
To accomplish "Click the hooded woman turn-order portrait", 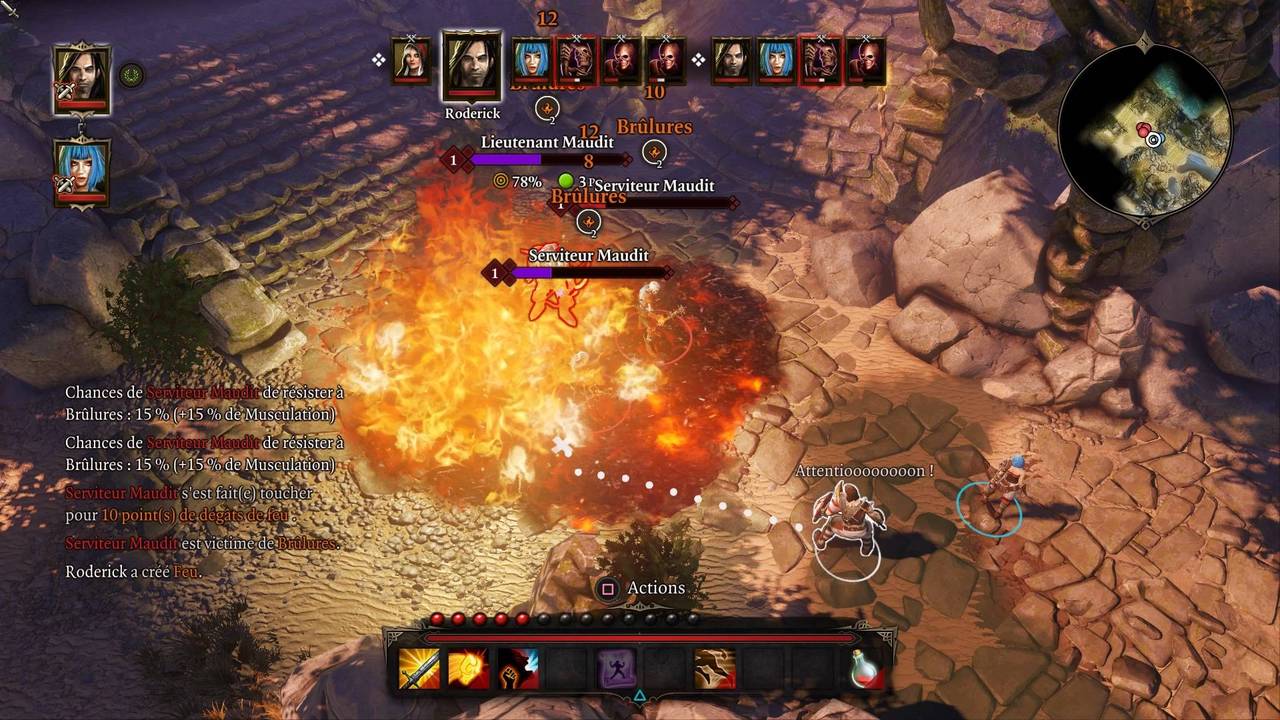I will point(410,61).
